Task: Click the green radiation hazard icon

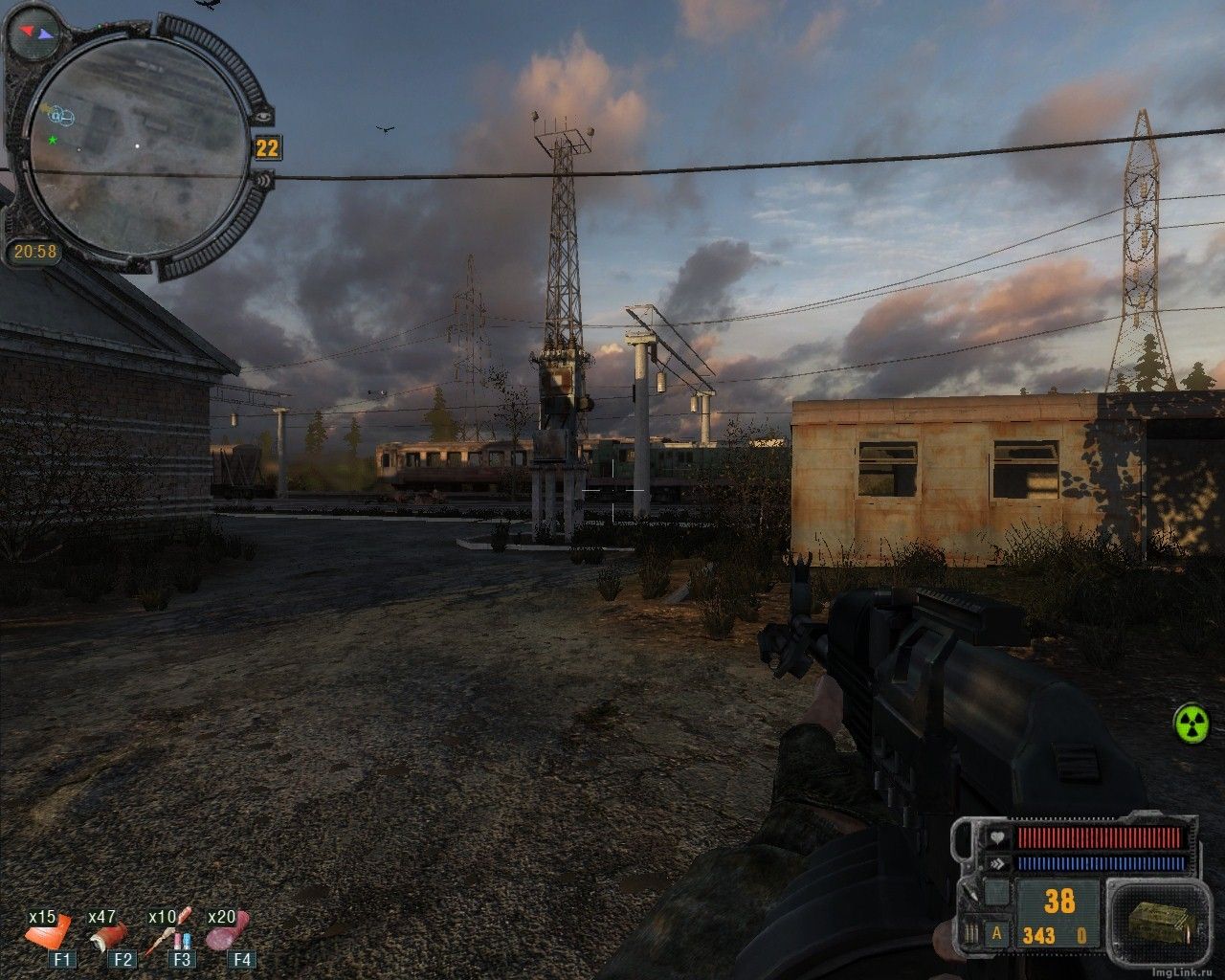Action: [x=1192, y=723]
